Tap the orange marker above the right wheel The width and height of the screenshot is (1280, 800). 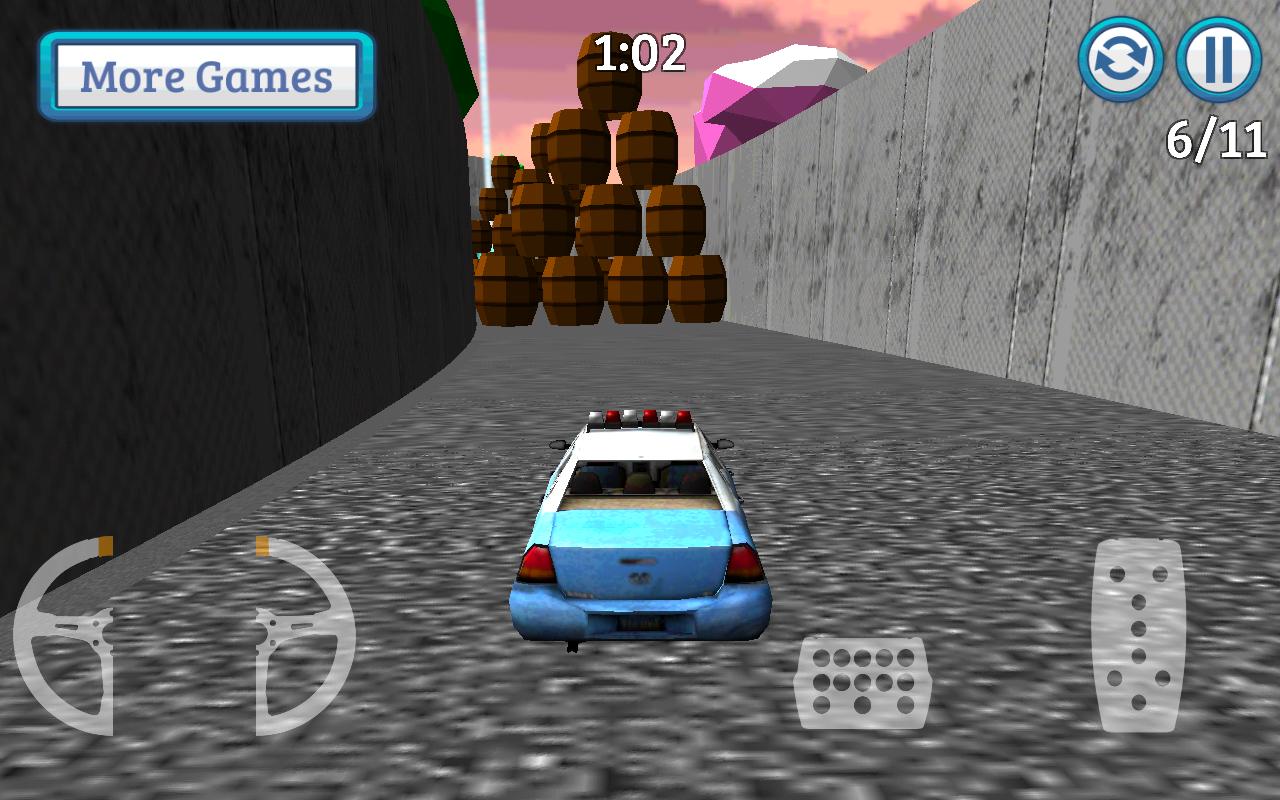click(x=262, y=547)
